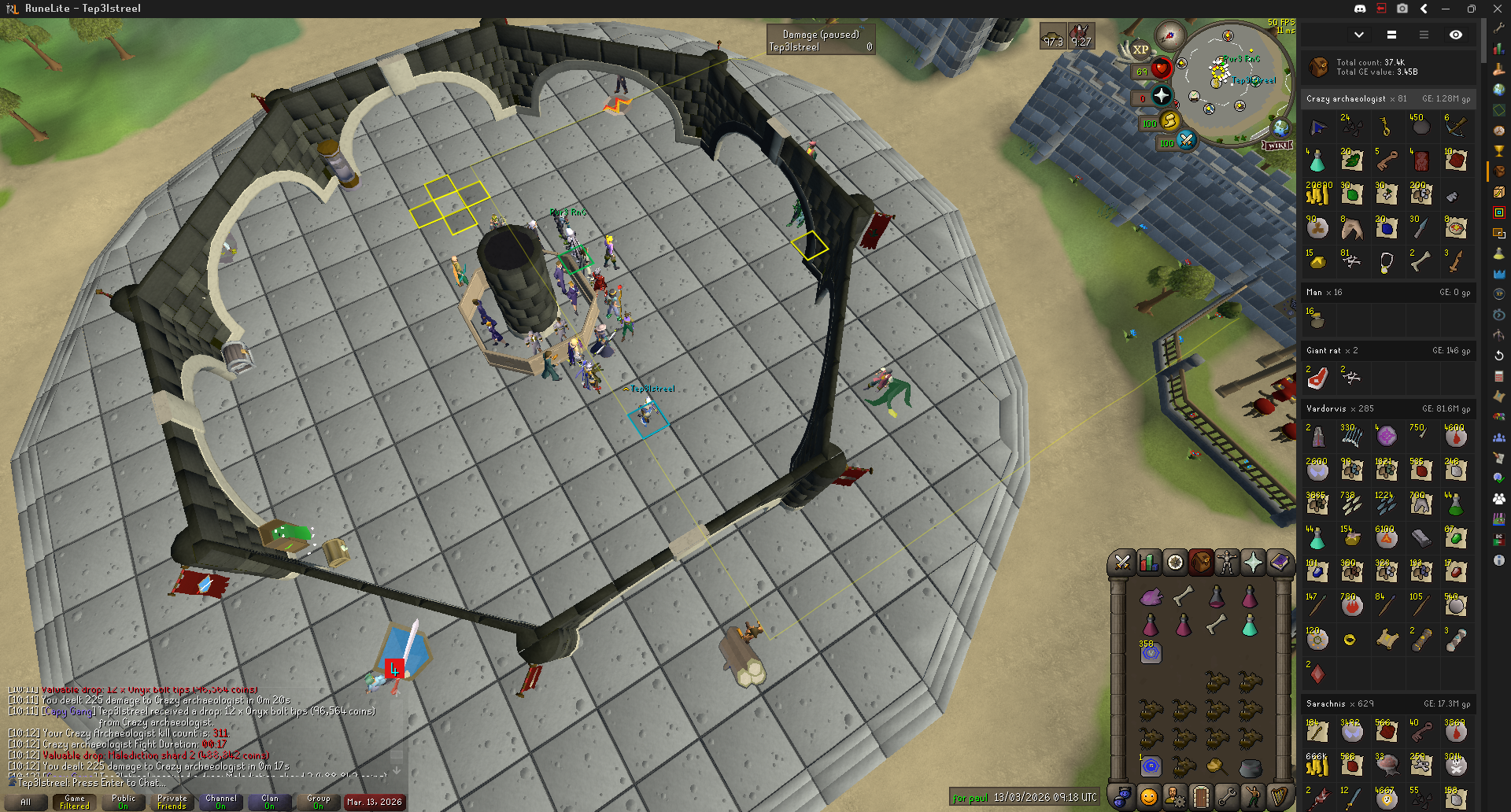Select the purple raw meat item in inventory
The image size is (1511, 812).
(x=1151, y=597)
